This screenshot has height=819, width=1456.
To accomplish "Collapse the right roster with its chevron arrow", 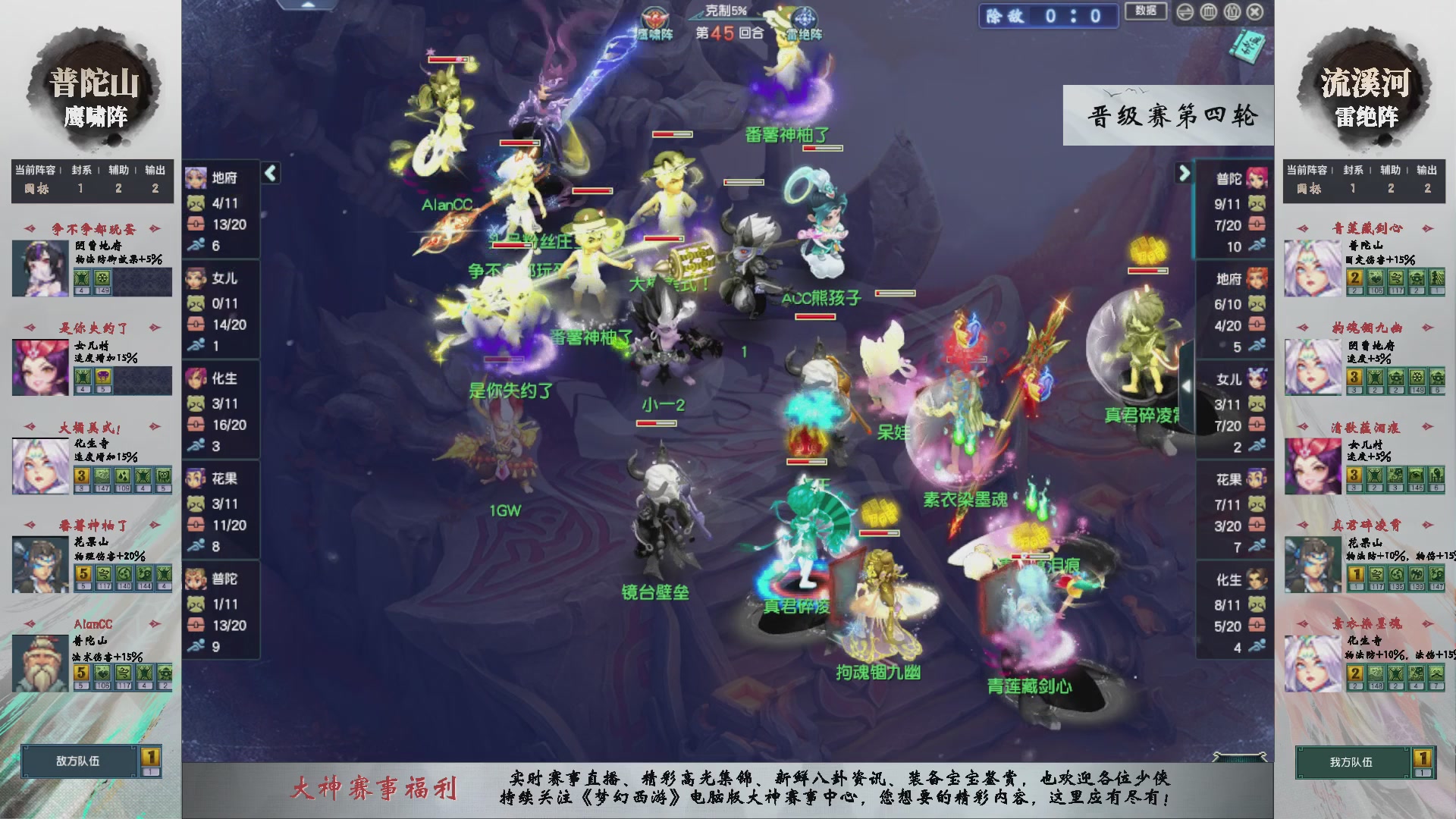I will click(1185, 173).
